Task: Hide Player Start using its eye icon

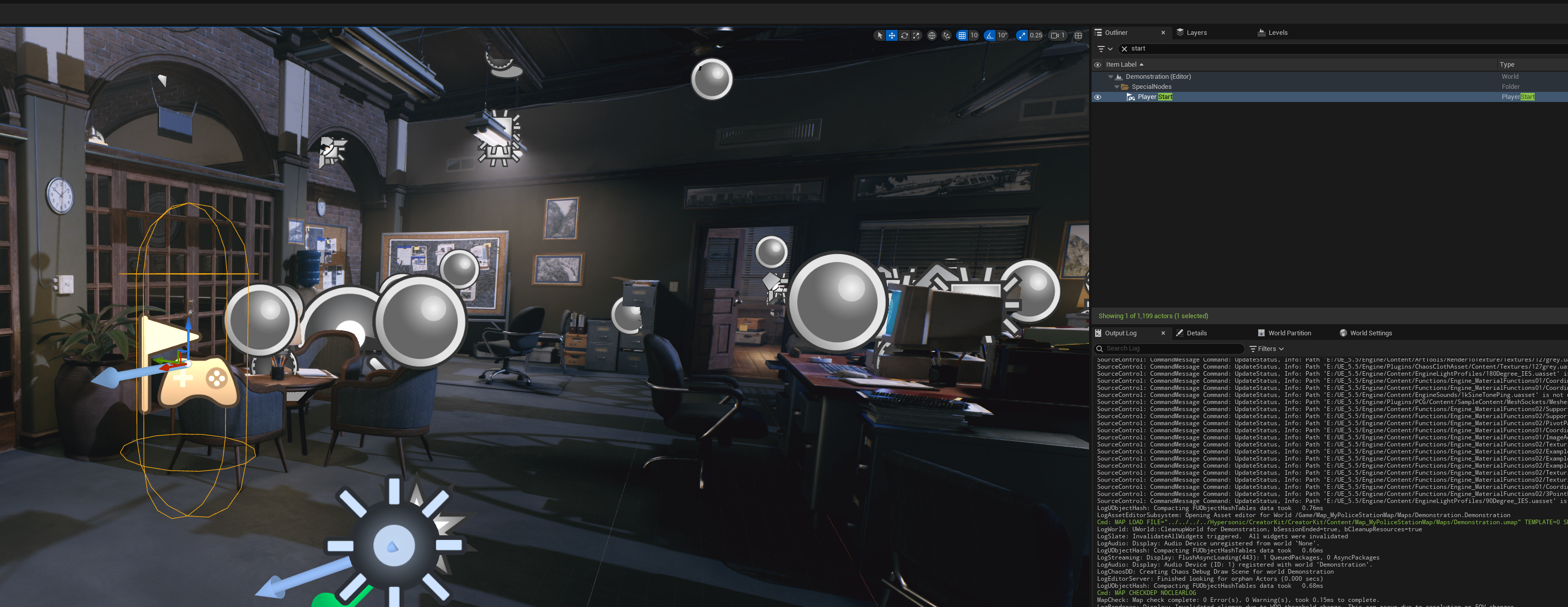Action: pyautogui.click(x=1098, y=97)
